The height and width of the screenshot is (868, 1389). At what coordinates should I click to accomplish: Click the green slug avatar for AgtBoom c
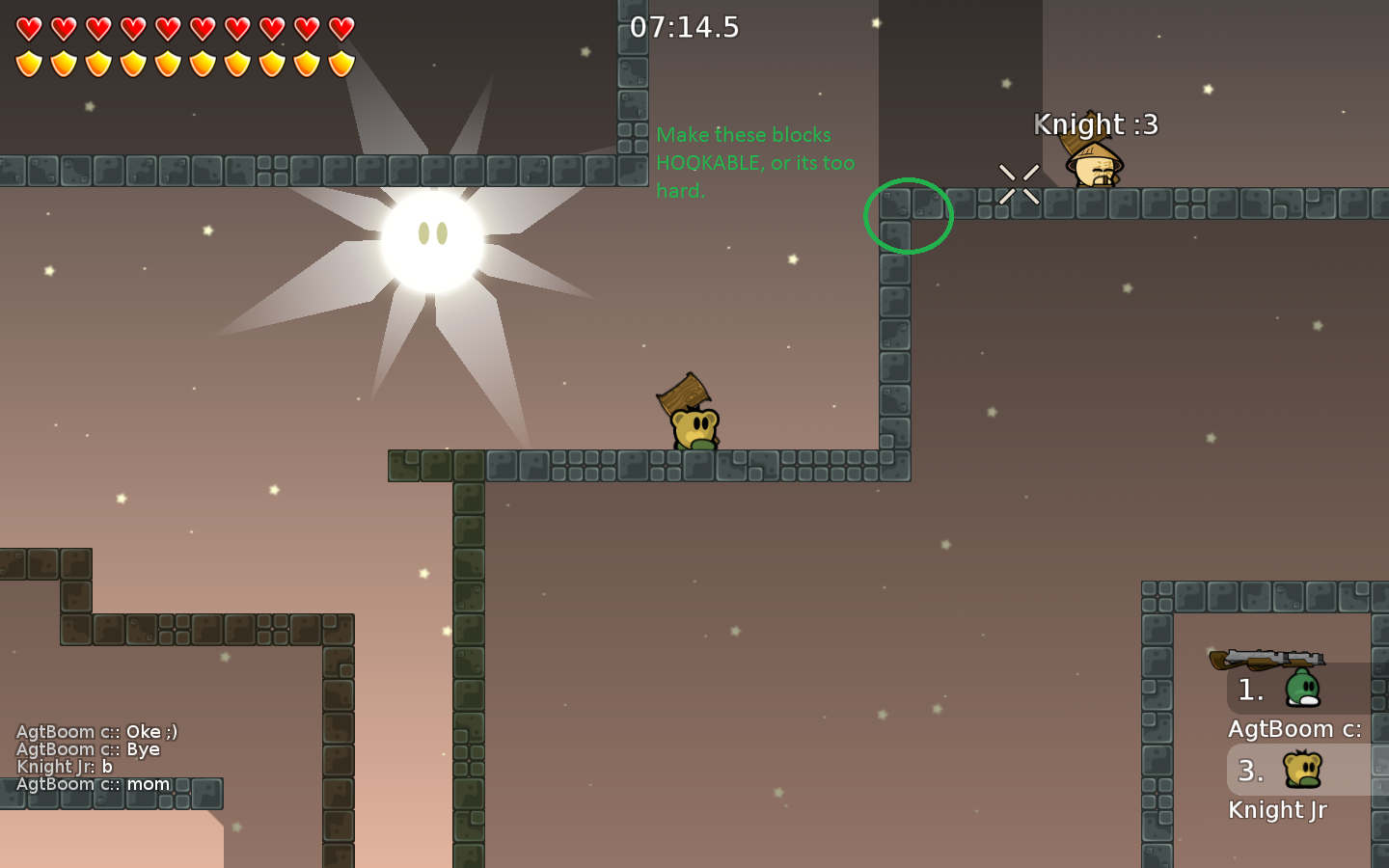tap(1304, 689)
